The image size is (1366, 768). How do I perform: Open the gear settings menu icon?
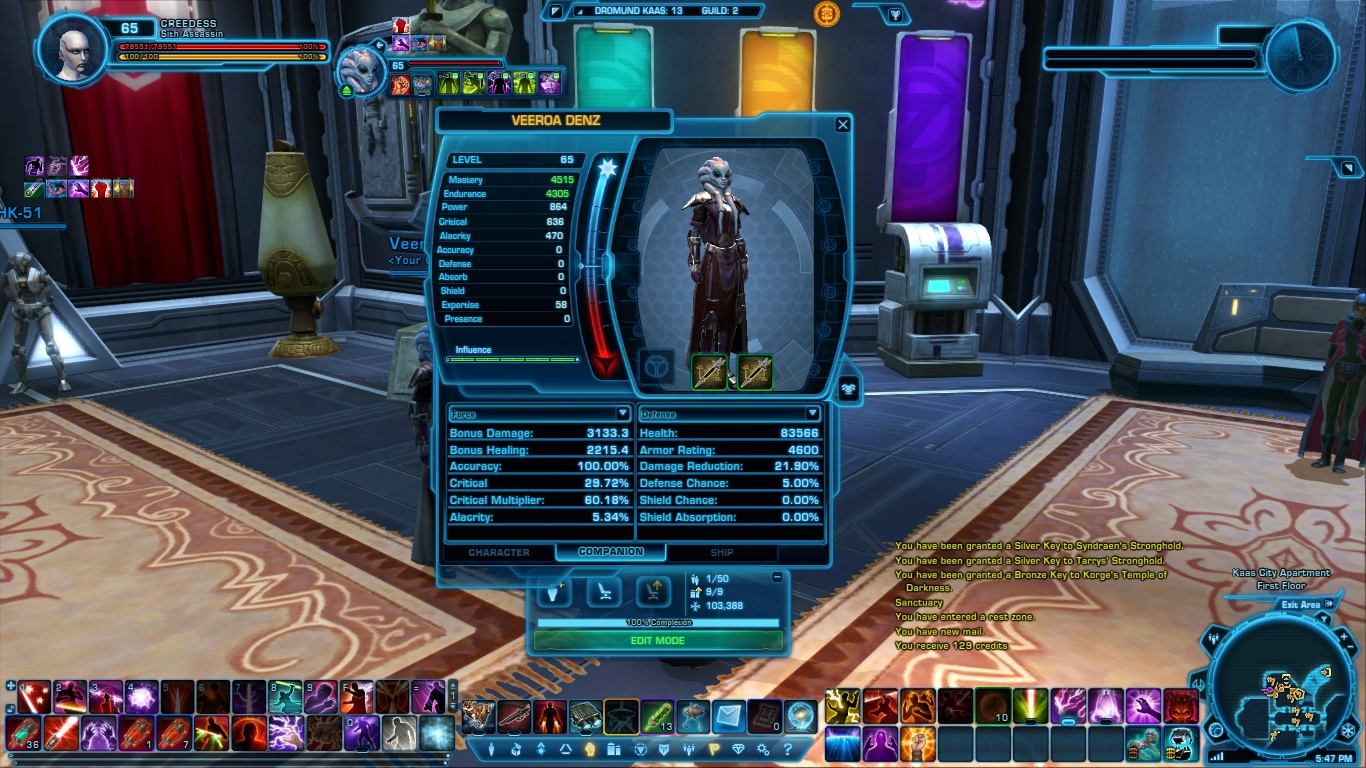tap(763, 749)
